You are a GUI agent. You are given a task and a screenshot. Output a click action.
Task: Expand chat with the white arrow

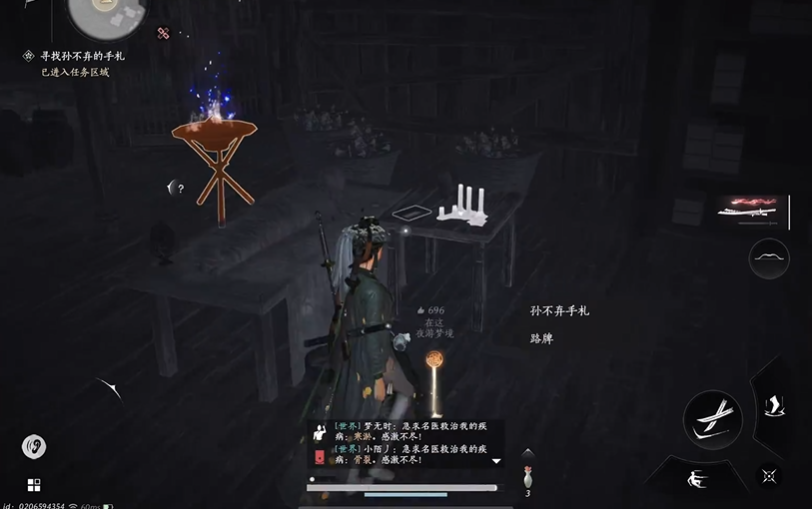[496, 461]
